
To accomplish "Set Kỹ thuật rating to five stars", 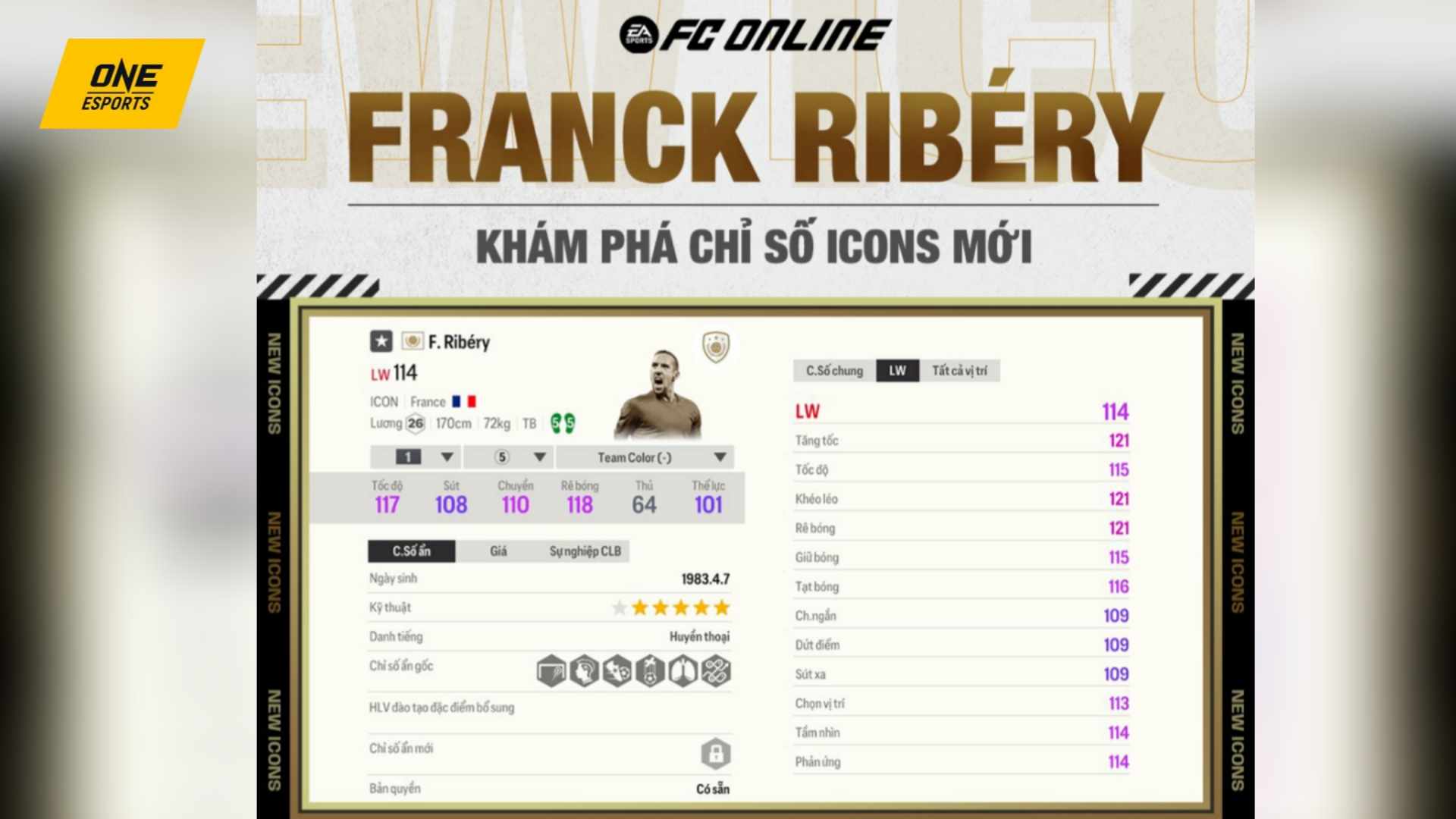I will (x=722, y=607).
